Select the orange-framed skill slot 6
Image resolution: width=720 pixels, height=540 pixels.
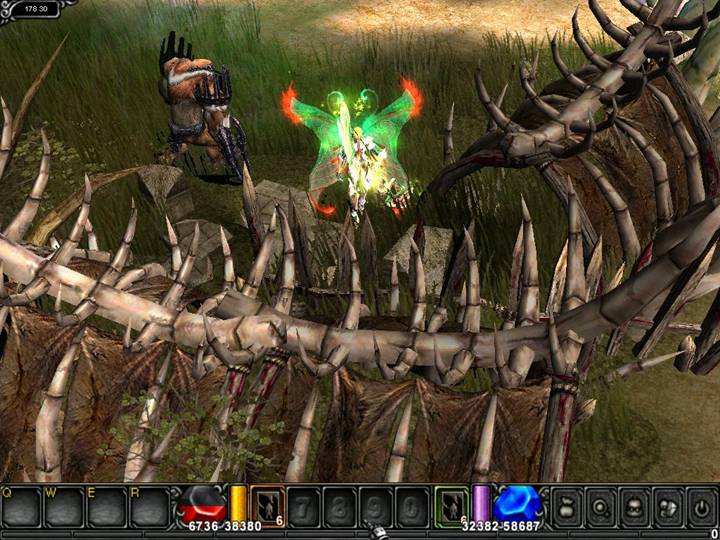(267, 506)
